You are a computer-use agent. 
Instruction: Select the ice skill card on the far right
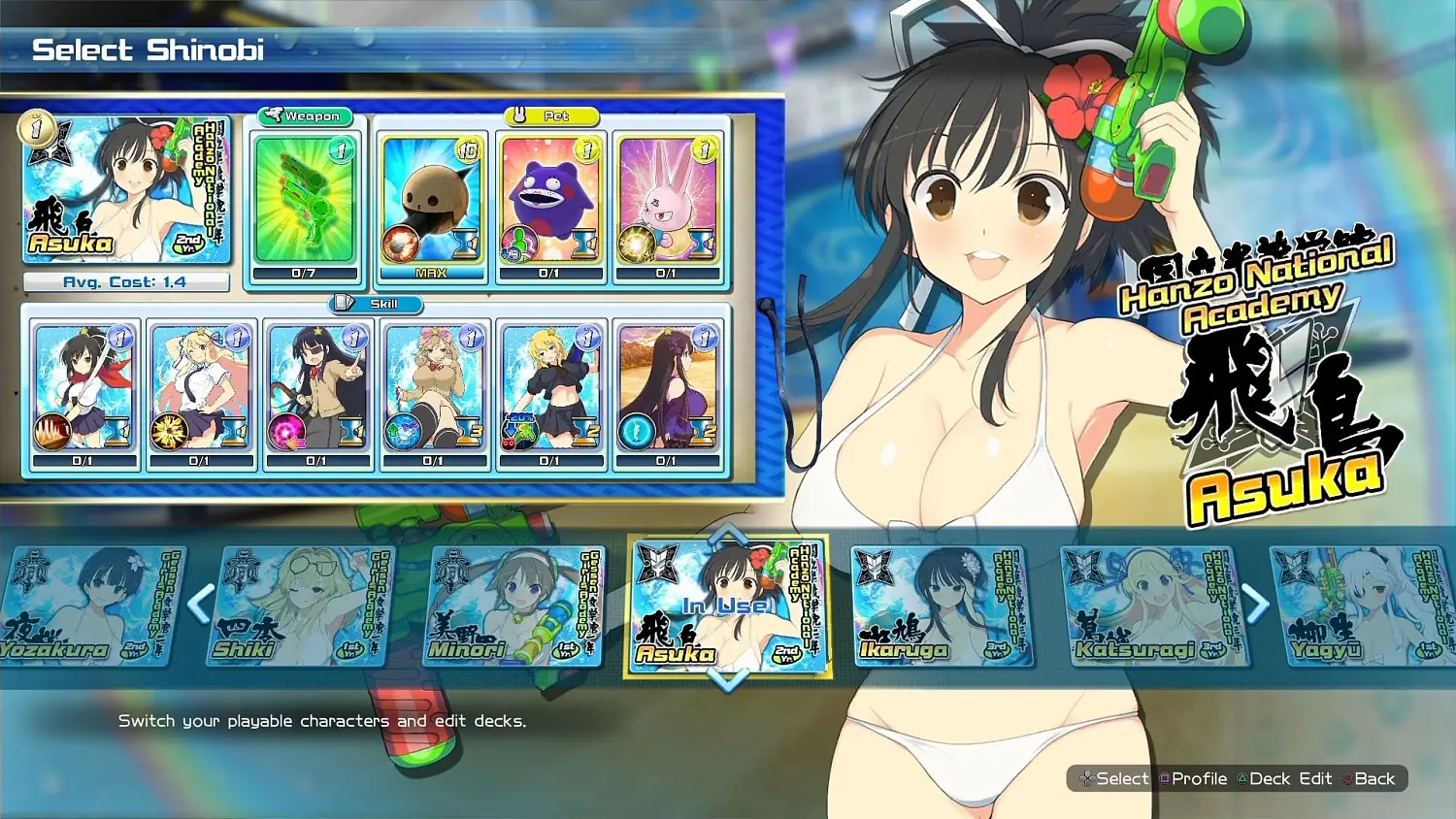click(x=668, y=388)
